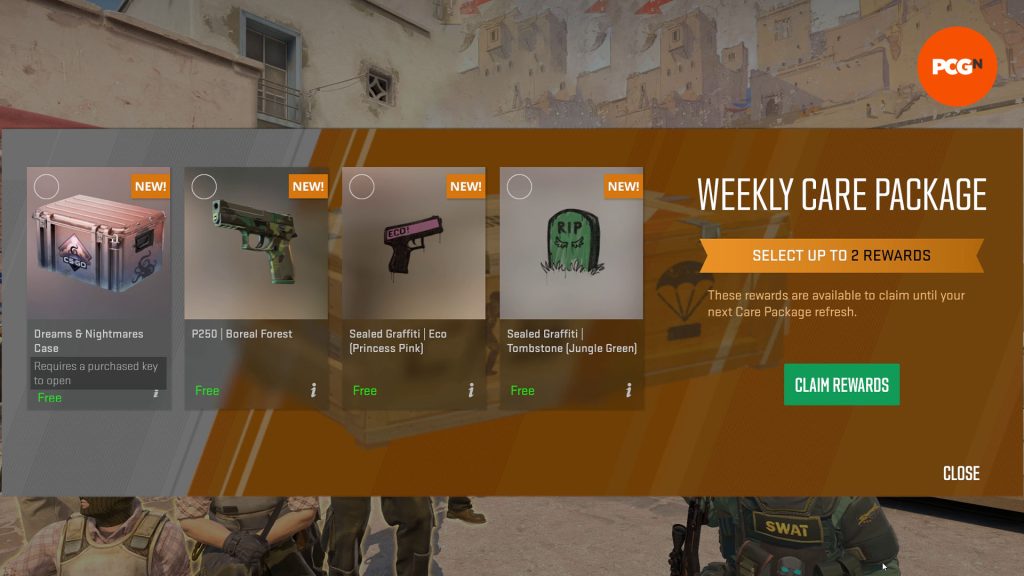Close the Weekly Care Package panel

[961, 473]
